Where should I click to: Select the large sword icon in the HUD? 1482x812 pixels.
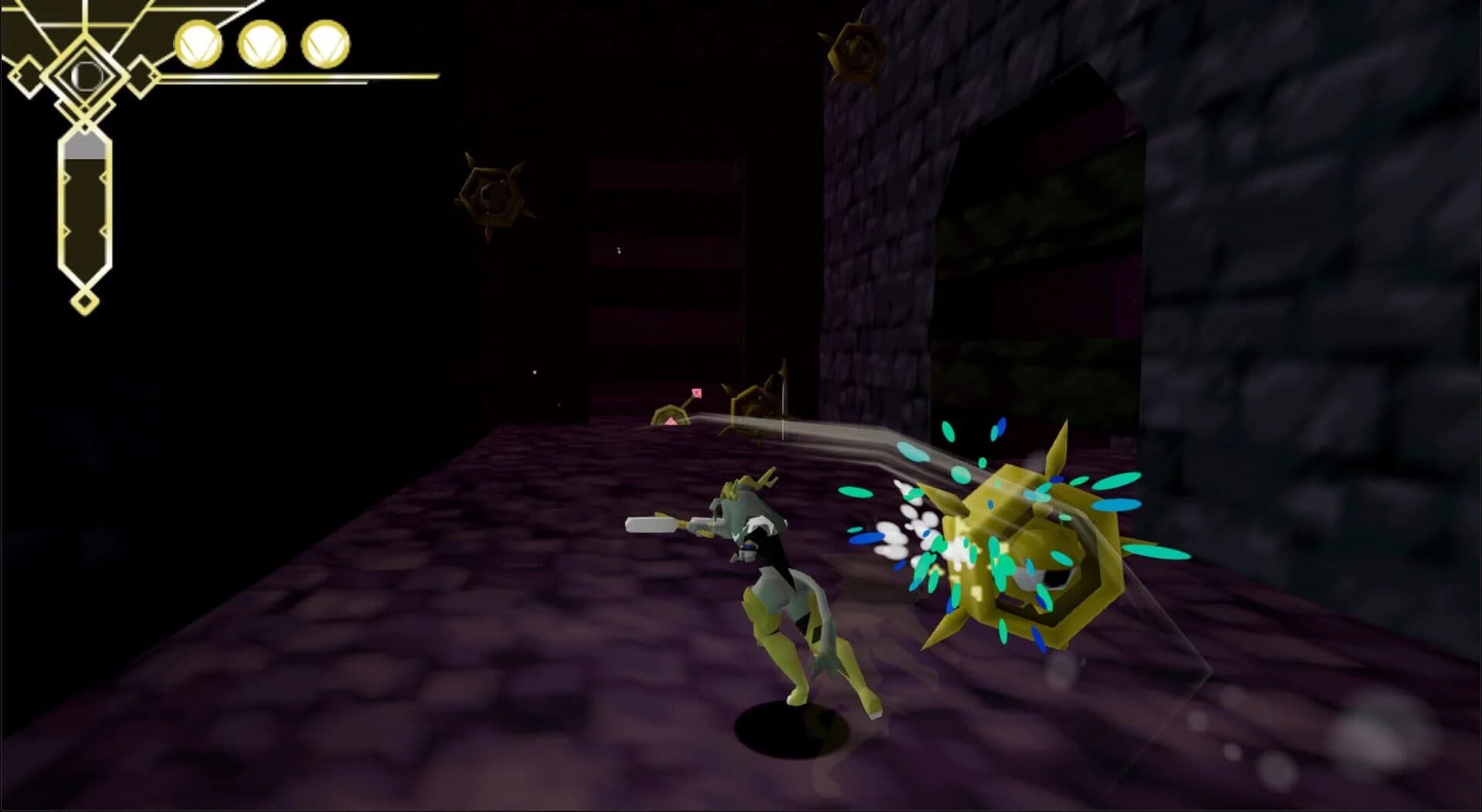83,208
